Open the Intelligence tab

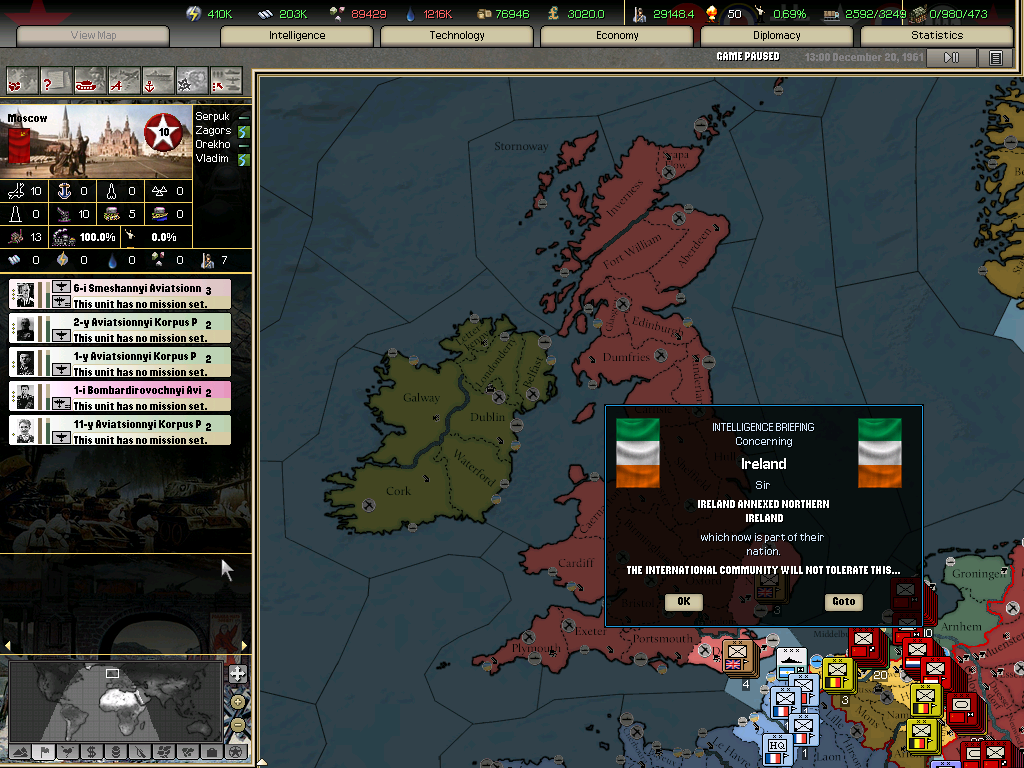297,36
